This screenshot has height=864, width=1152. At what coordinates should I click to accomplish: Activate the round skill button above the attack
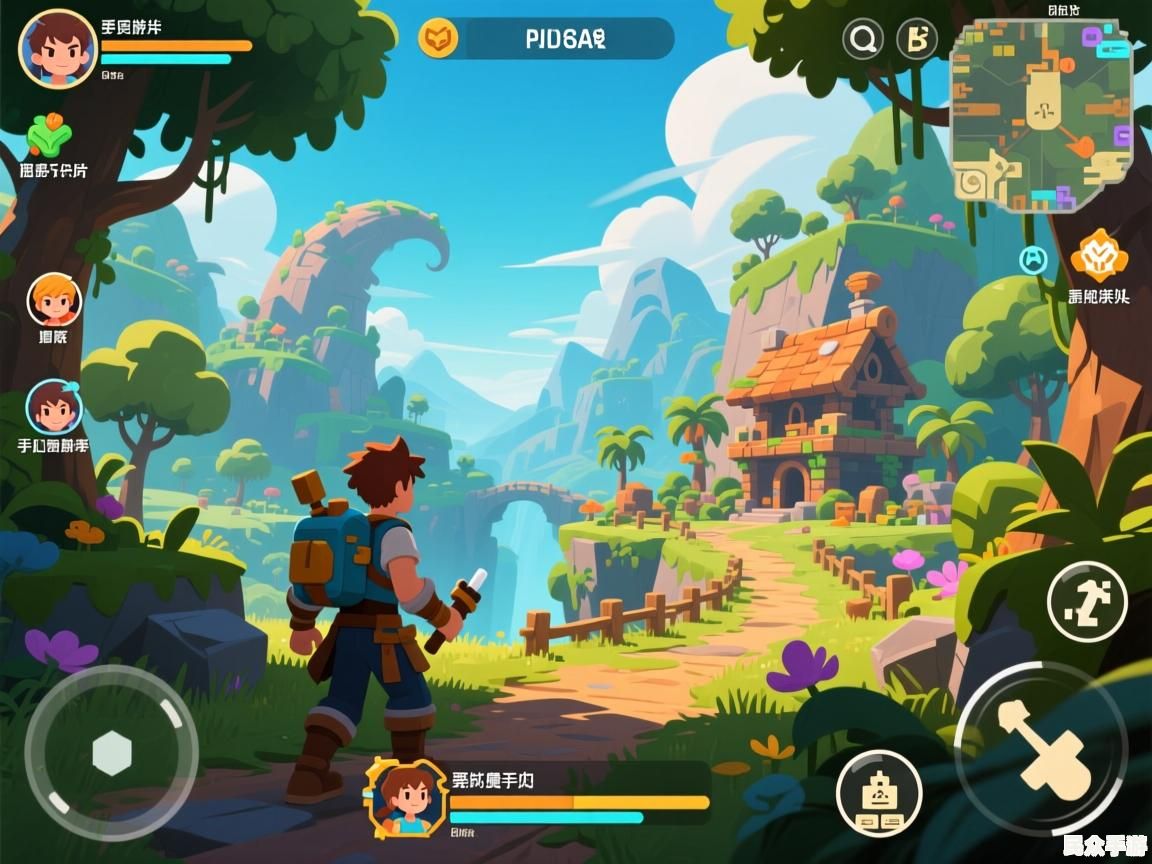pos(1087,601)
